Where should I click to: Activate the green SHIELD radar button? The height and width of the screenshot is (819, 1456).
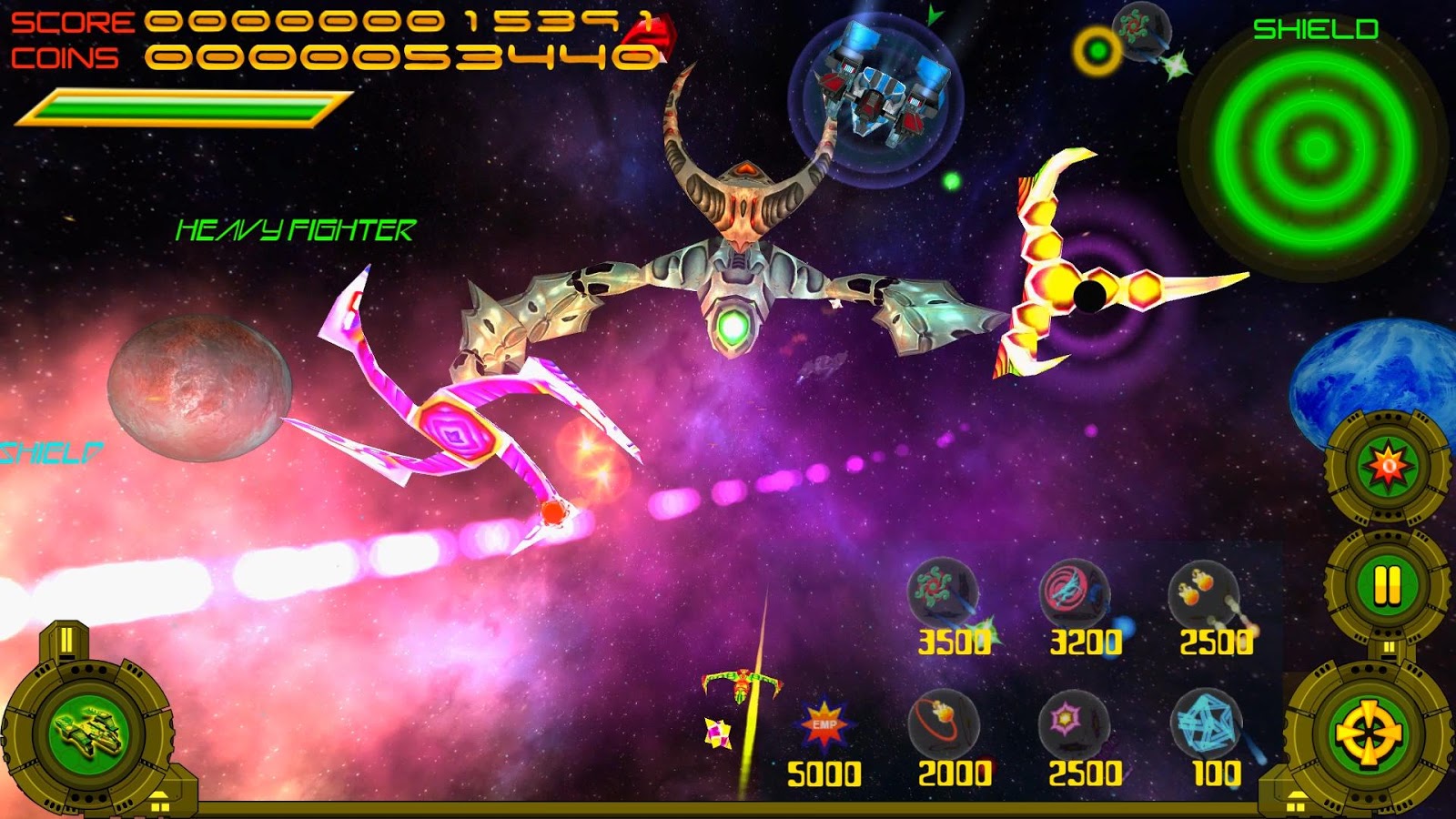(1314, 147)
